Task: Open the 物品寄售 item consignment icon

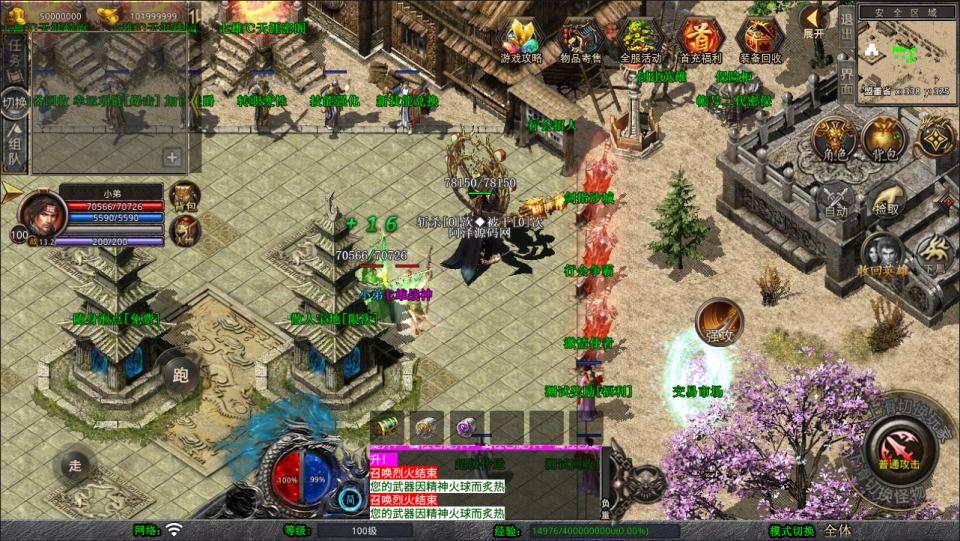Action: 582,41
